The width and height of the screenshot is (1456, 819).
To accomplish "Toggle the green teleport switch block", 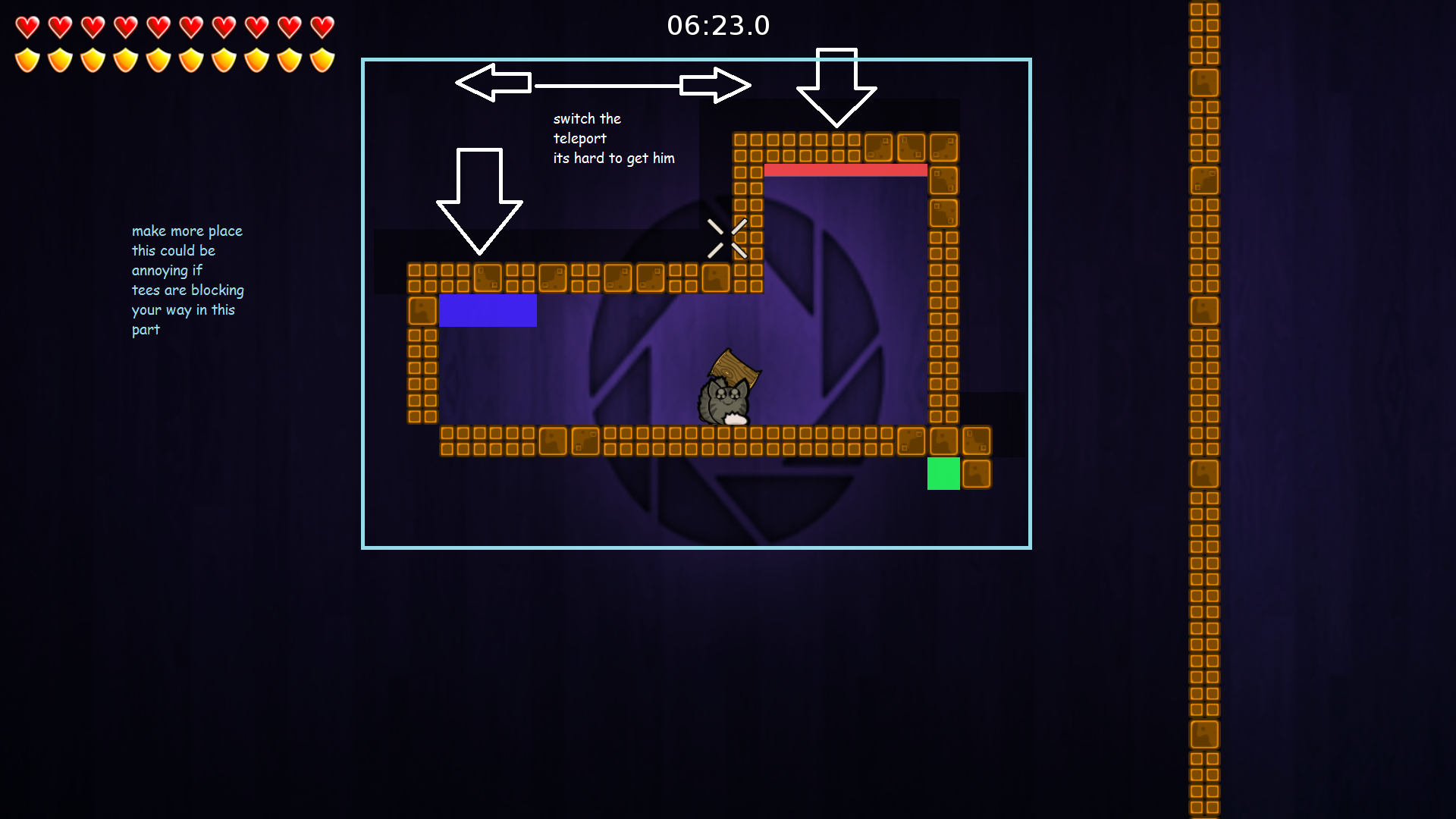I will [x=943, y=474].
